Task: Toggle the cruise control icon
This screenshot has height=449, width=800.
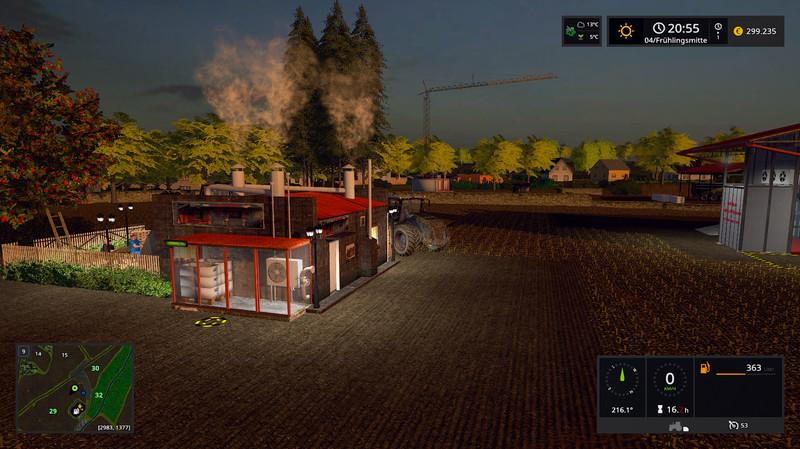Action: pyautogui.click(x=733, y=426)
